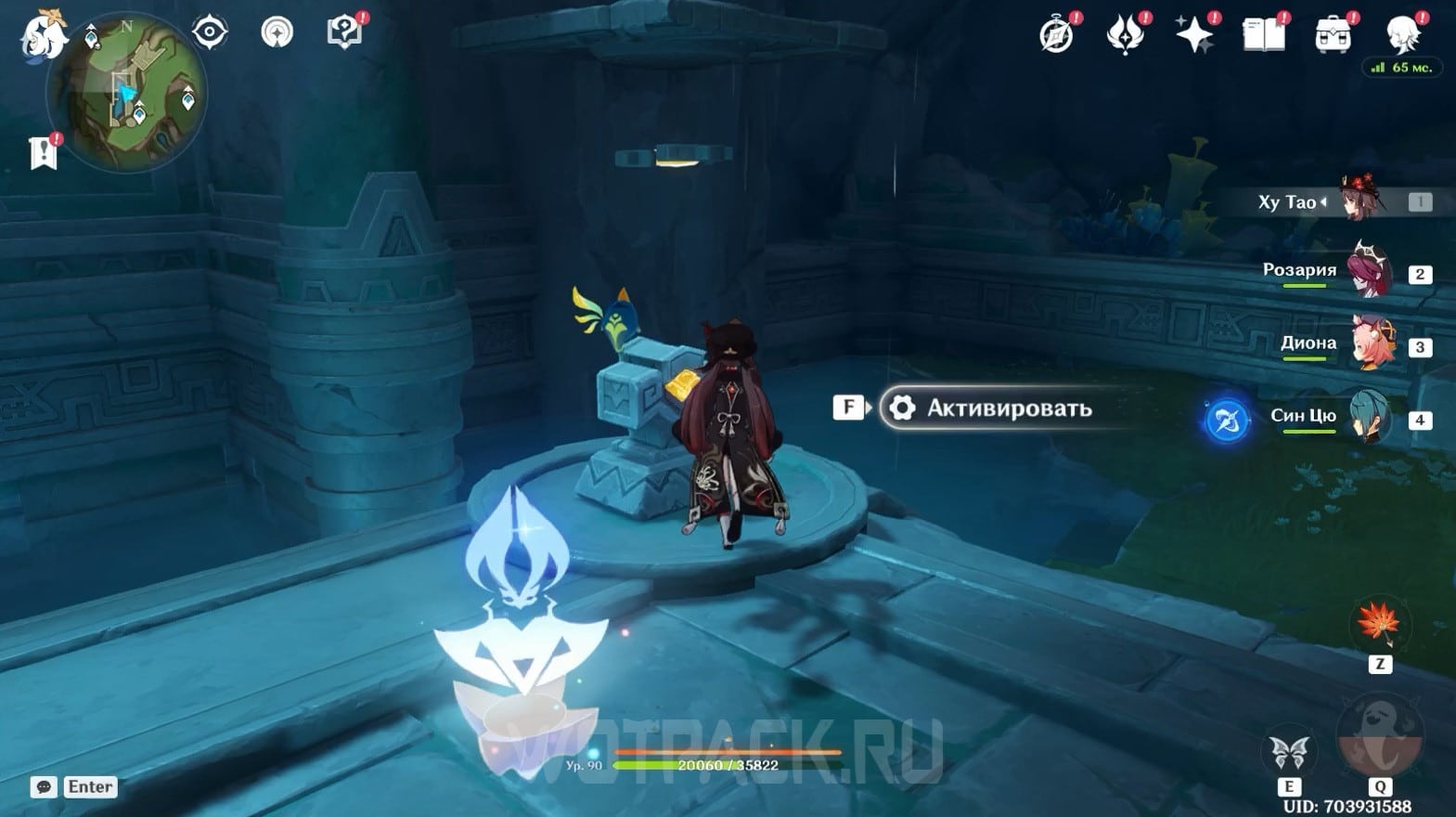The width and height of the screenshot is (1456, 817).
Task: Open the events menu icon
Action: coord(1125,35)
